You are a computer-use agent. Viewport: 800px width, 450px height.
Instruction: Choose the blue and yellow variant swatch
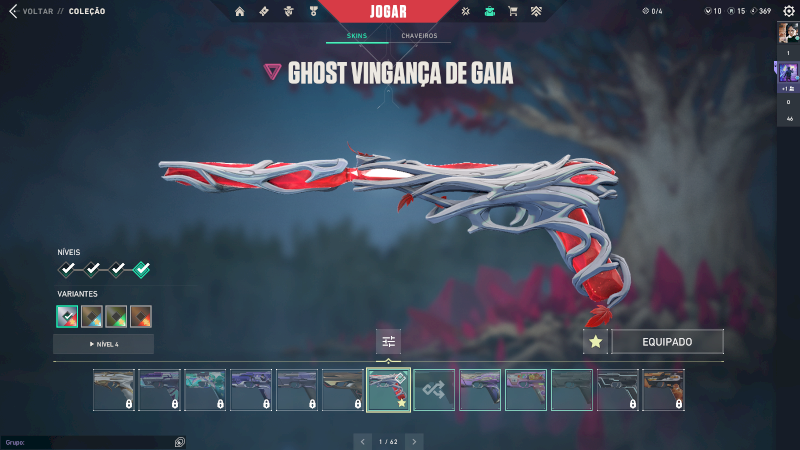coord(92,316)
